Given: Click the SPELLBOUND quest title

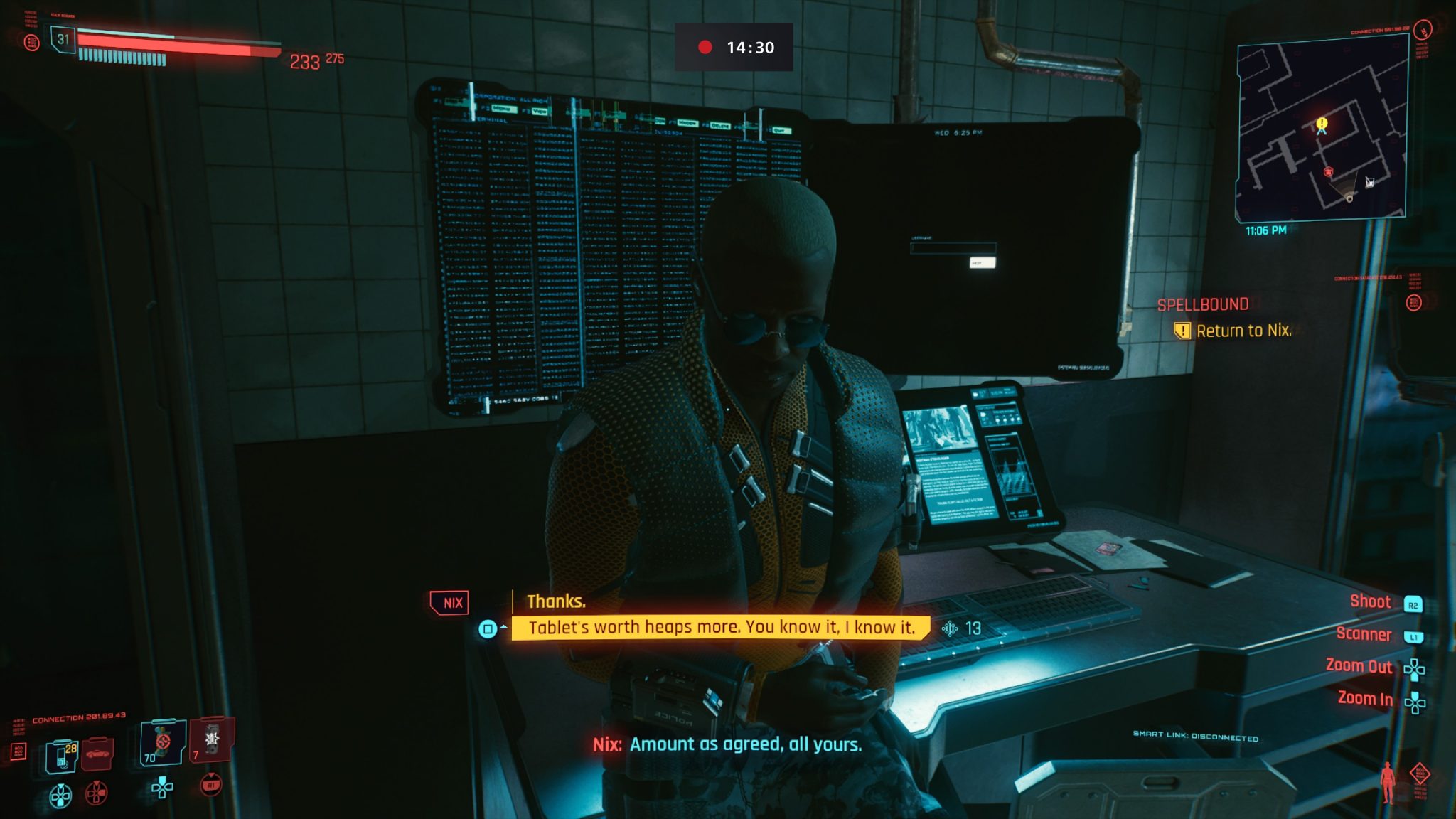Looking at the screenshot, I should click(x=1202, y=305).
